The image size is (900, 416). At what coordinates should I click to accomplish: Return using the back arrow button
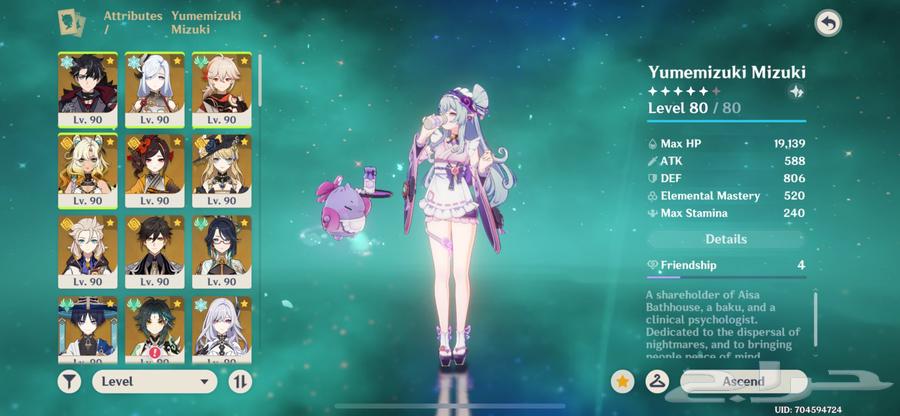[828, 23]
